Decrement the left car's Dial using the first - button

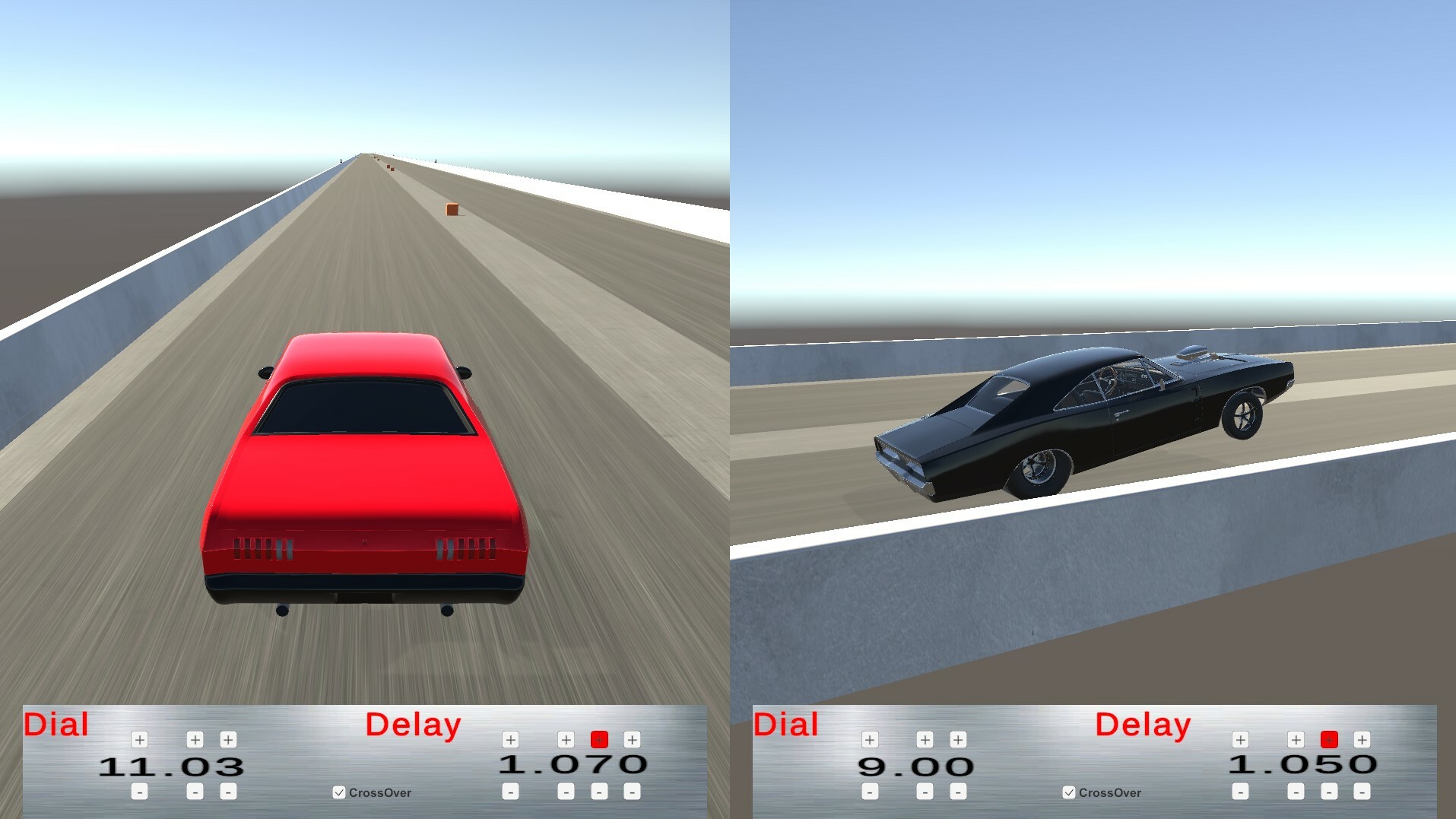139,791
